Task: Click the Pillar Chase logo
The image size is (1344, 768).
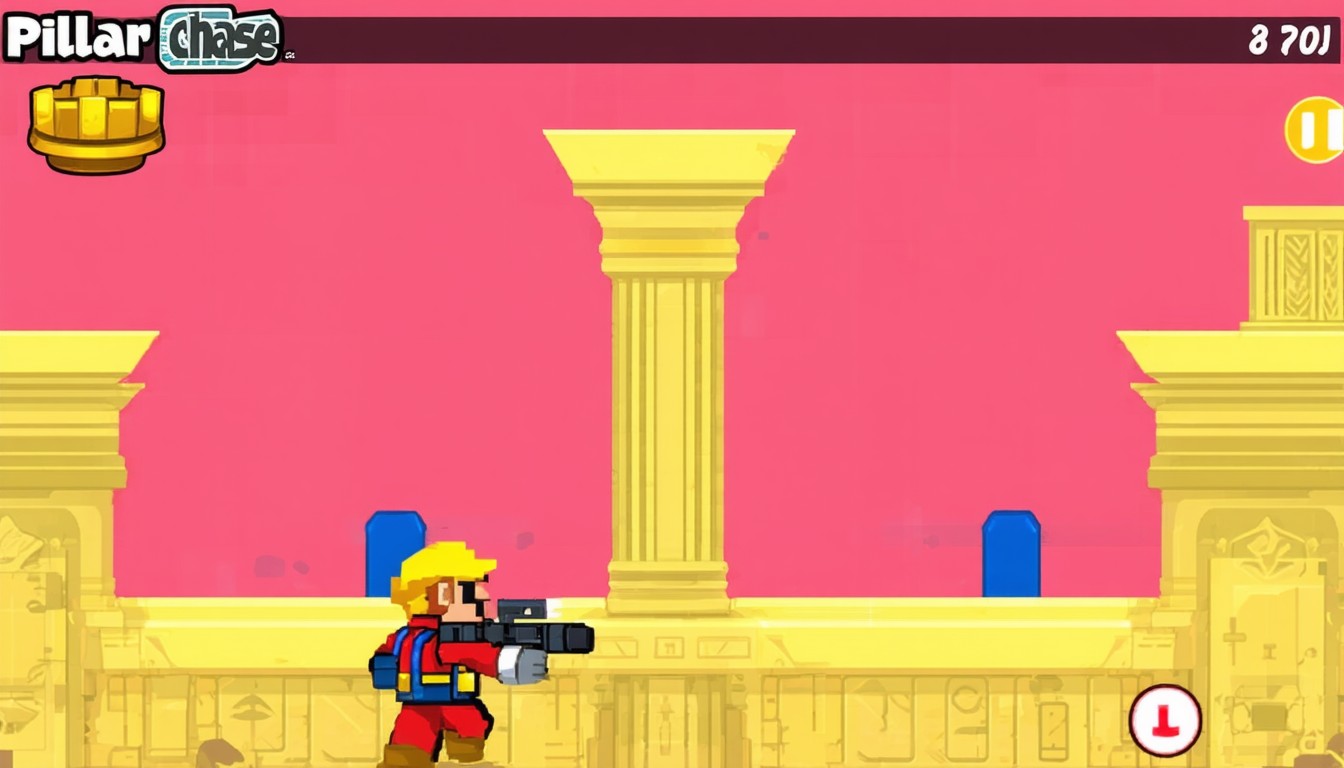Action: tap(142, 38)
